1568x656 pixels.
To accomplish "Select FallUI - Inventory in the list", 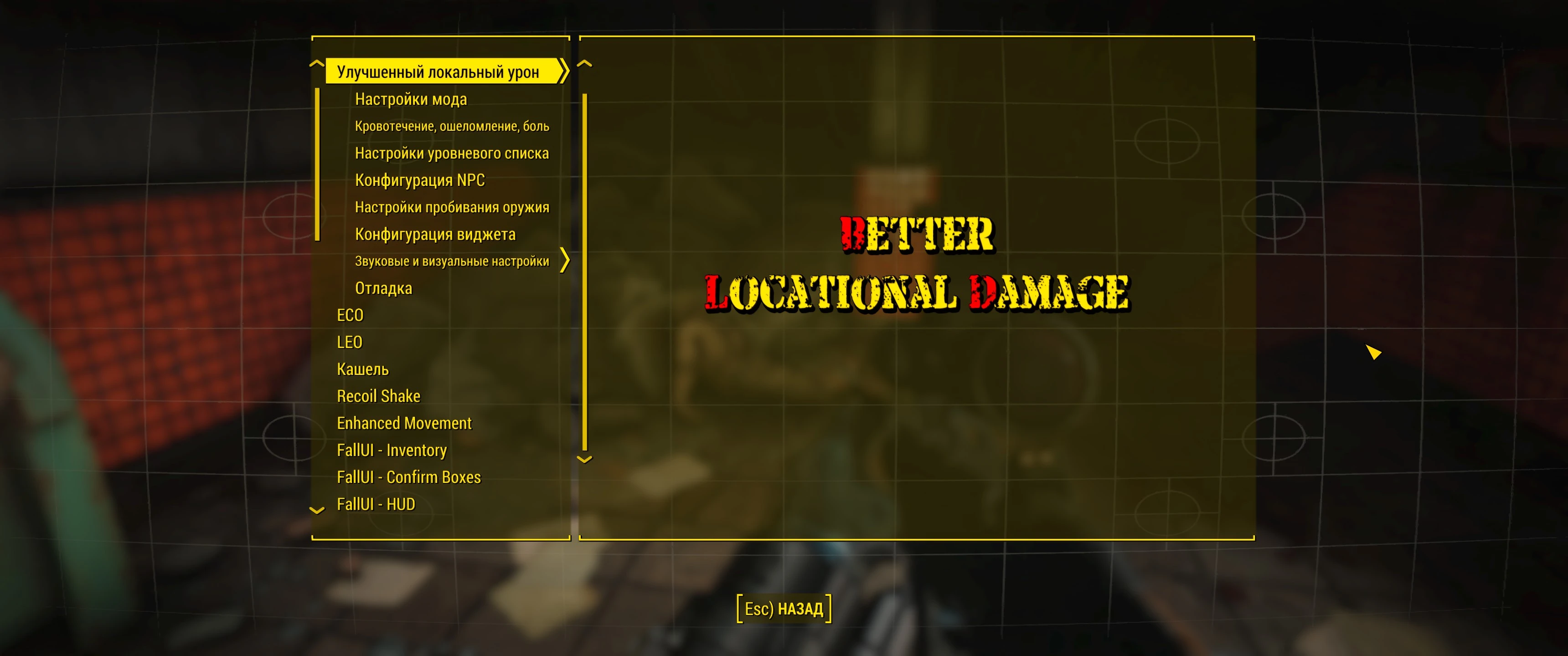I will coord(392,450).
